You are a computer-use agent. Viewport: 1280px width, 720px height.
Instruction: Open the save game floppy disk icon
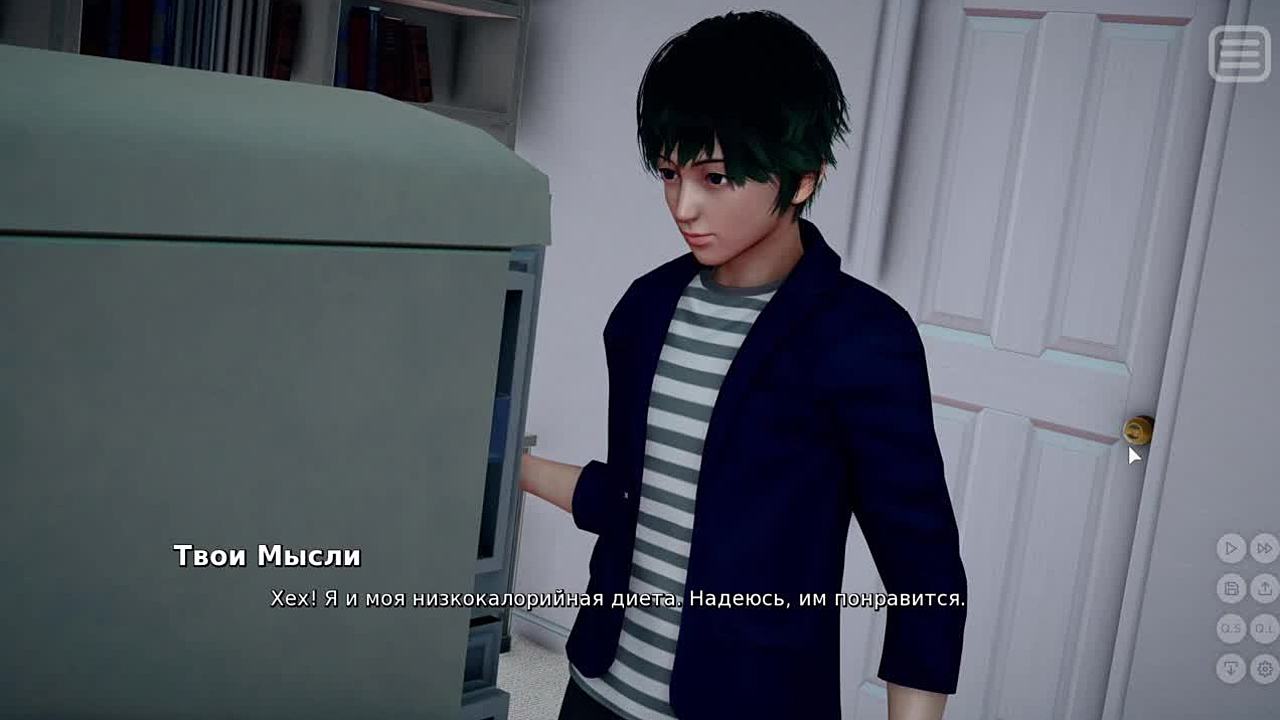pos(1231,588)
